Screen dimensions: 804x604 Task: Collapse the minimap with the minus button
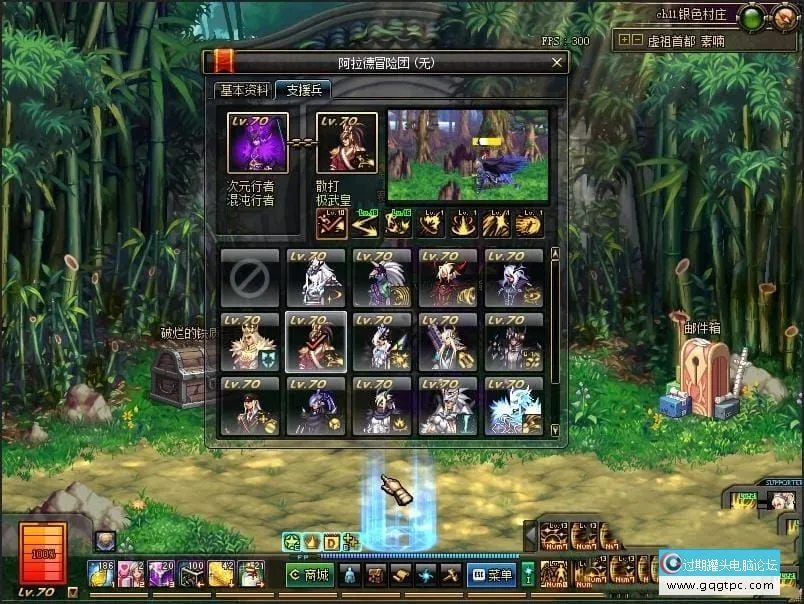click(x=637, y=41)
